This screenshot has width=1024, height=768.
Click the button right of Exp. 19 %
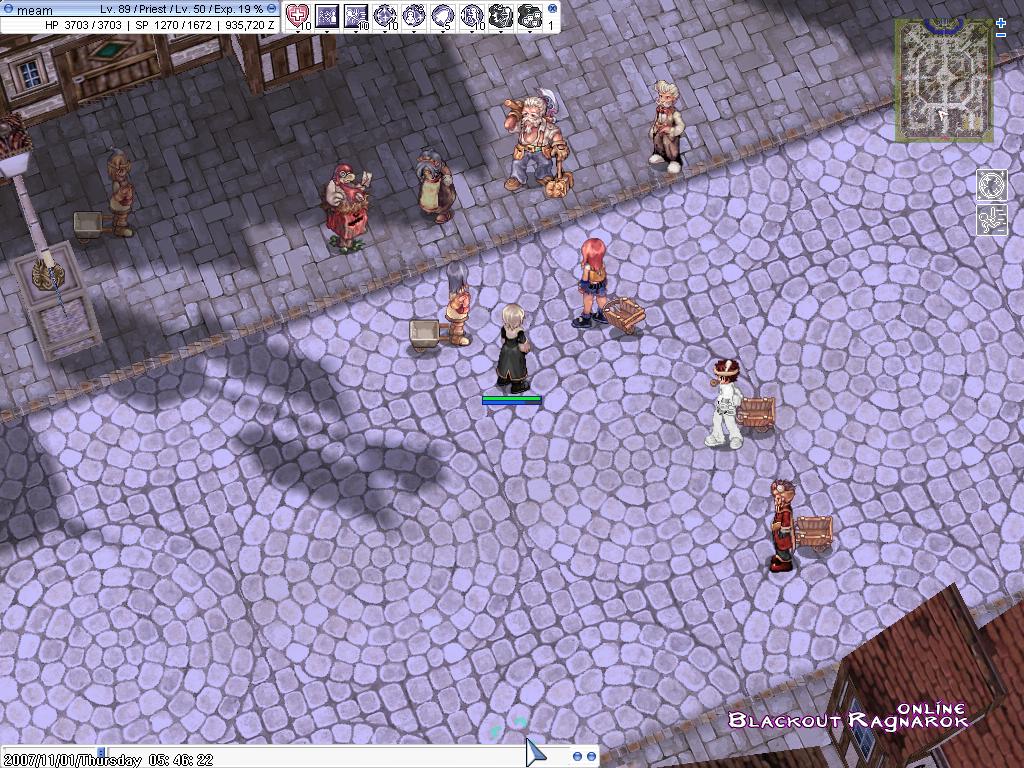[272, 9]
